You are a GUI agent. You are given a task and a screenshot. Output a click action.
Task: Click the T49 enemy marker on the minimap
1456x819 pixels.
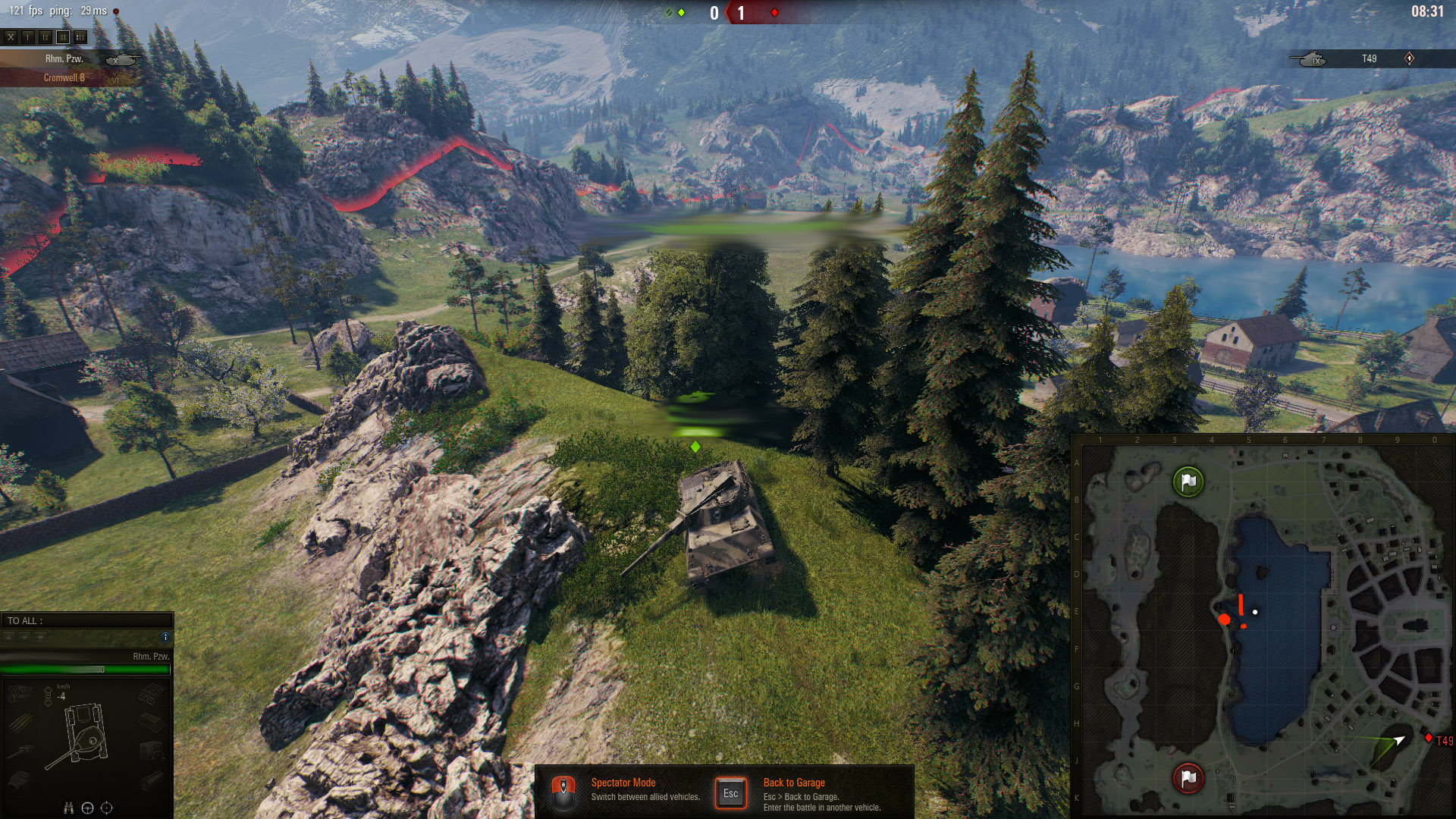click(x=1429, y=738)
